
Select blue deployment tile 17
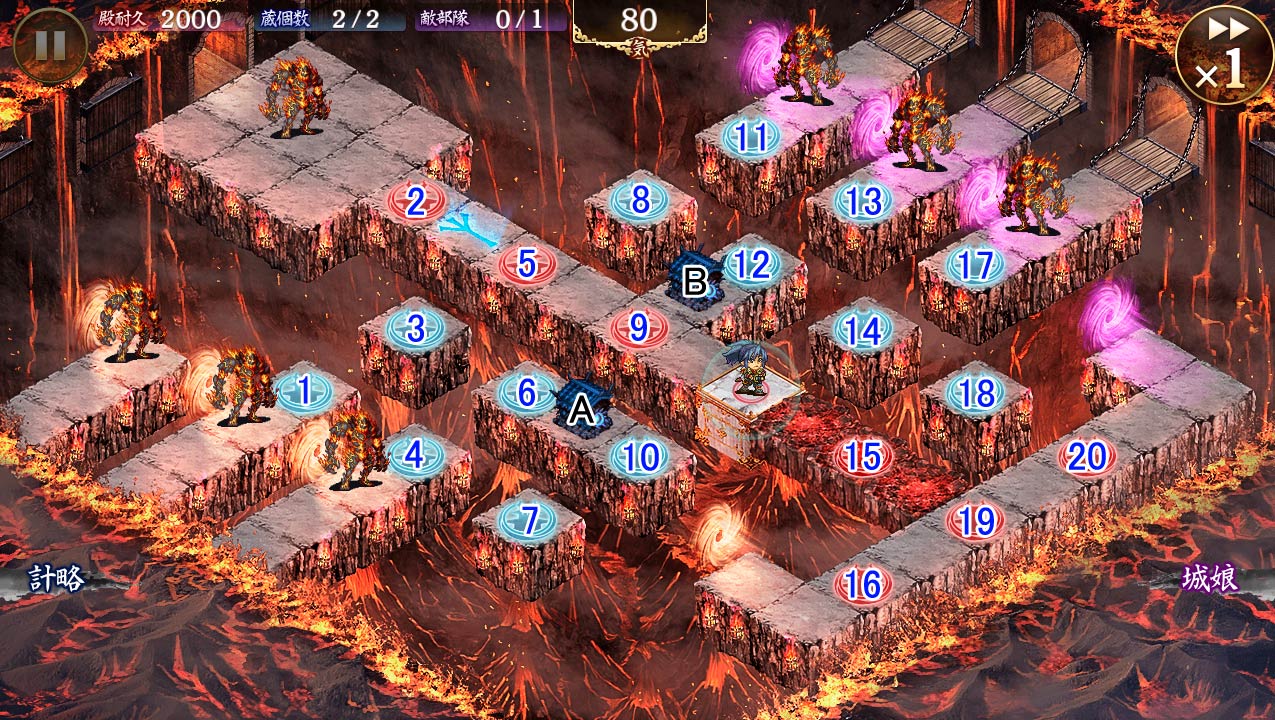tap(975, 265)
